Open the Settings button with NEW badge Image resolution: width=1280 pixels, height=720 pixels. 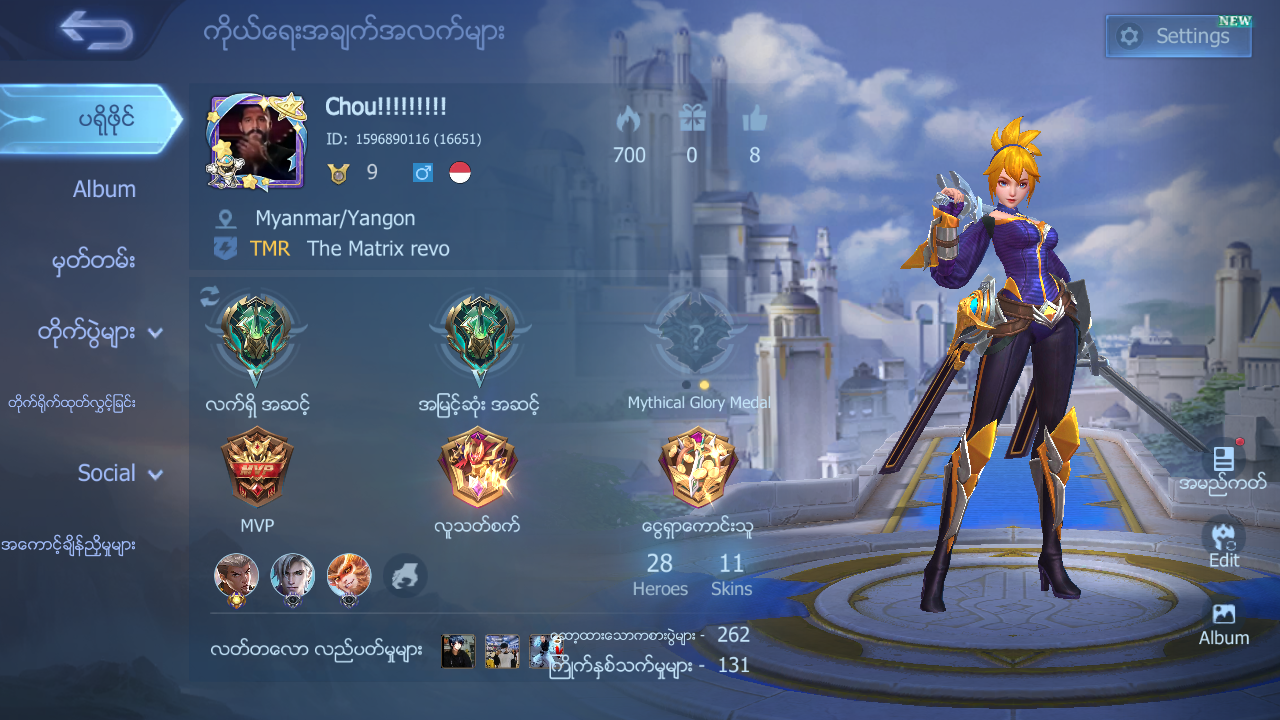click(1178, 36)
